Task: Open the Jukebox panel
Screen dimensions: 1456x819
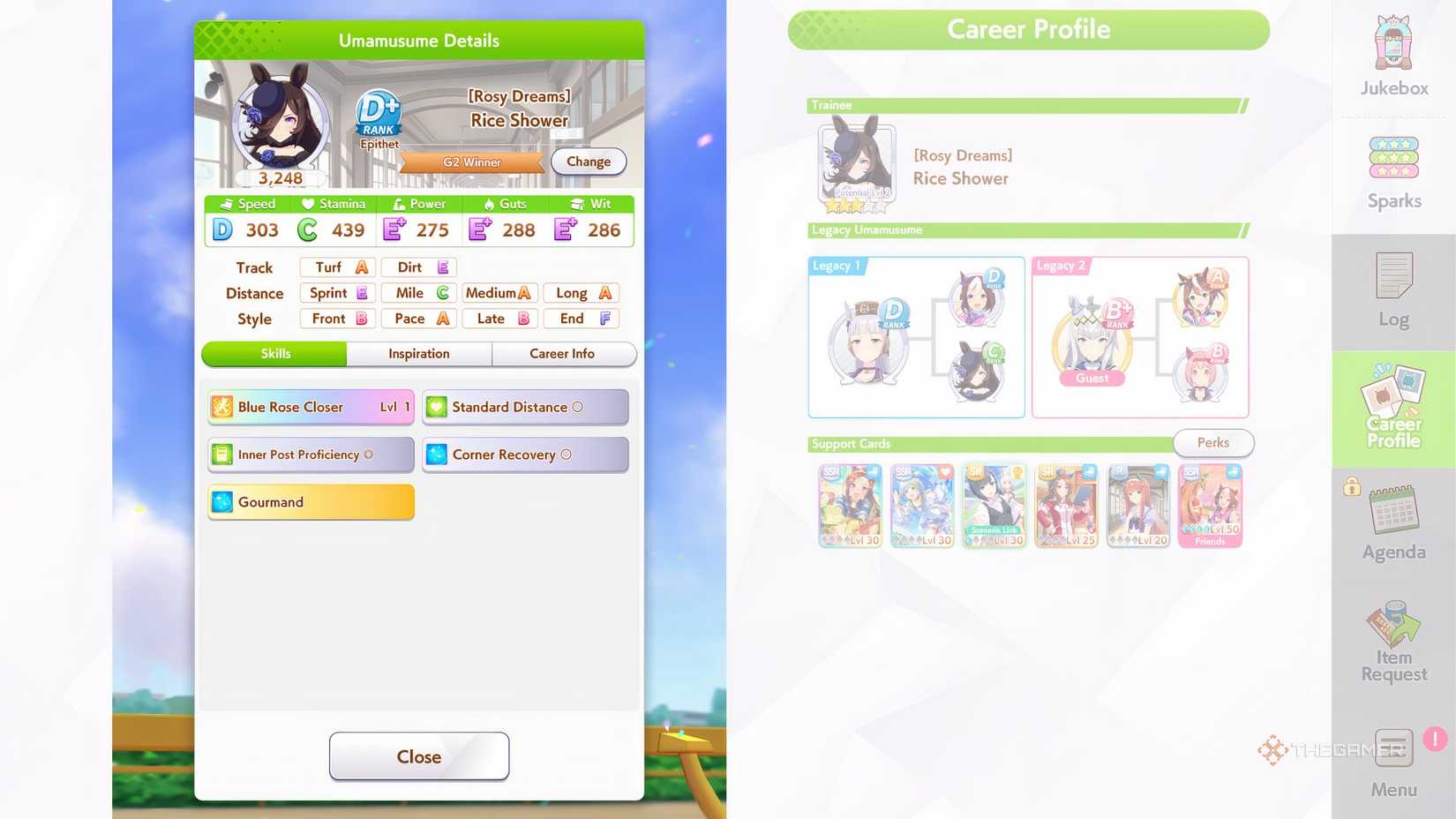Action: (x=1392, y=53)
